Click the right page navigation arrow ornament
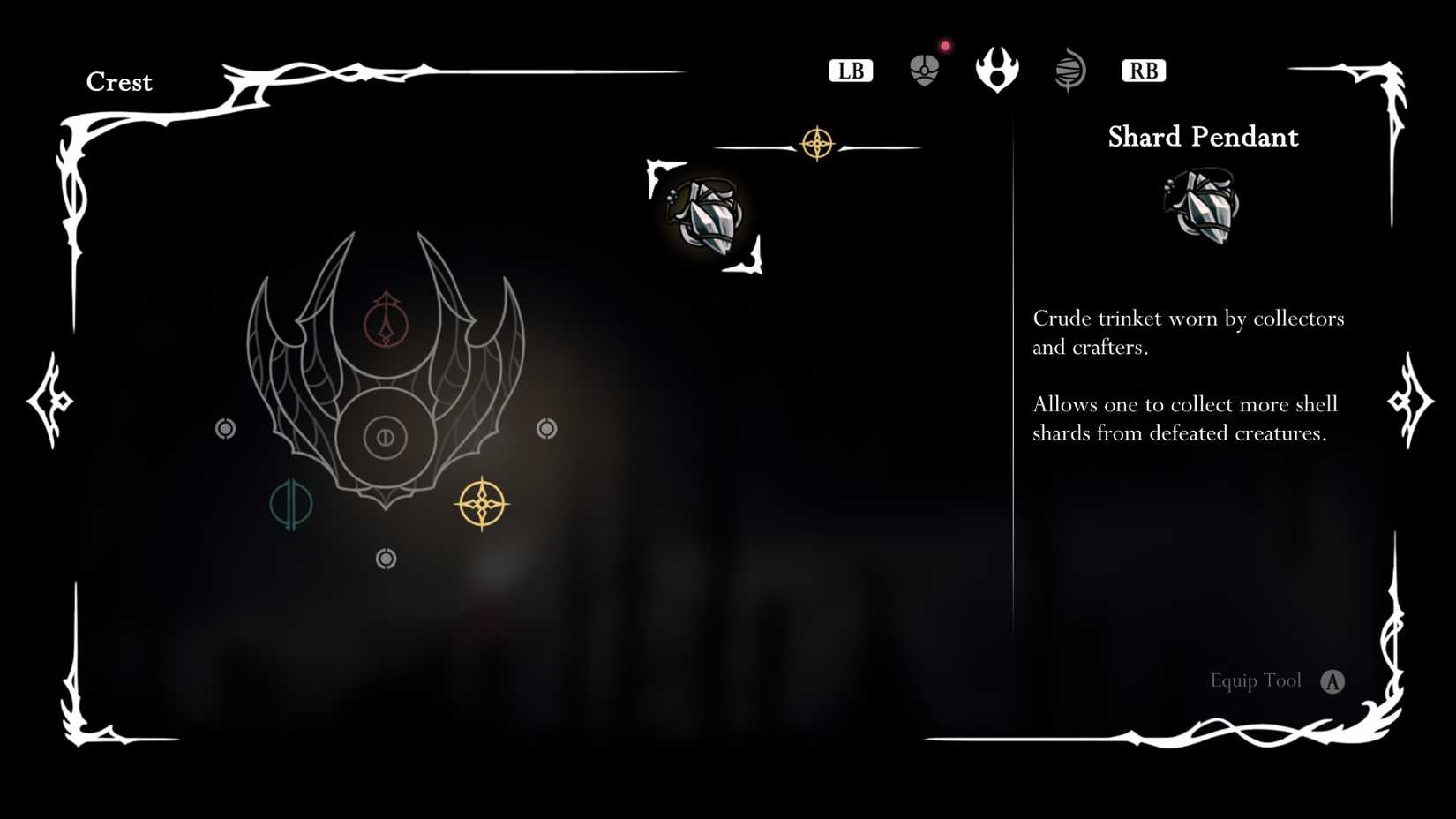 pos(1407,402)
